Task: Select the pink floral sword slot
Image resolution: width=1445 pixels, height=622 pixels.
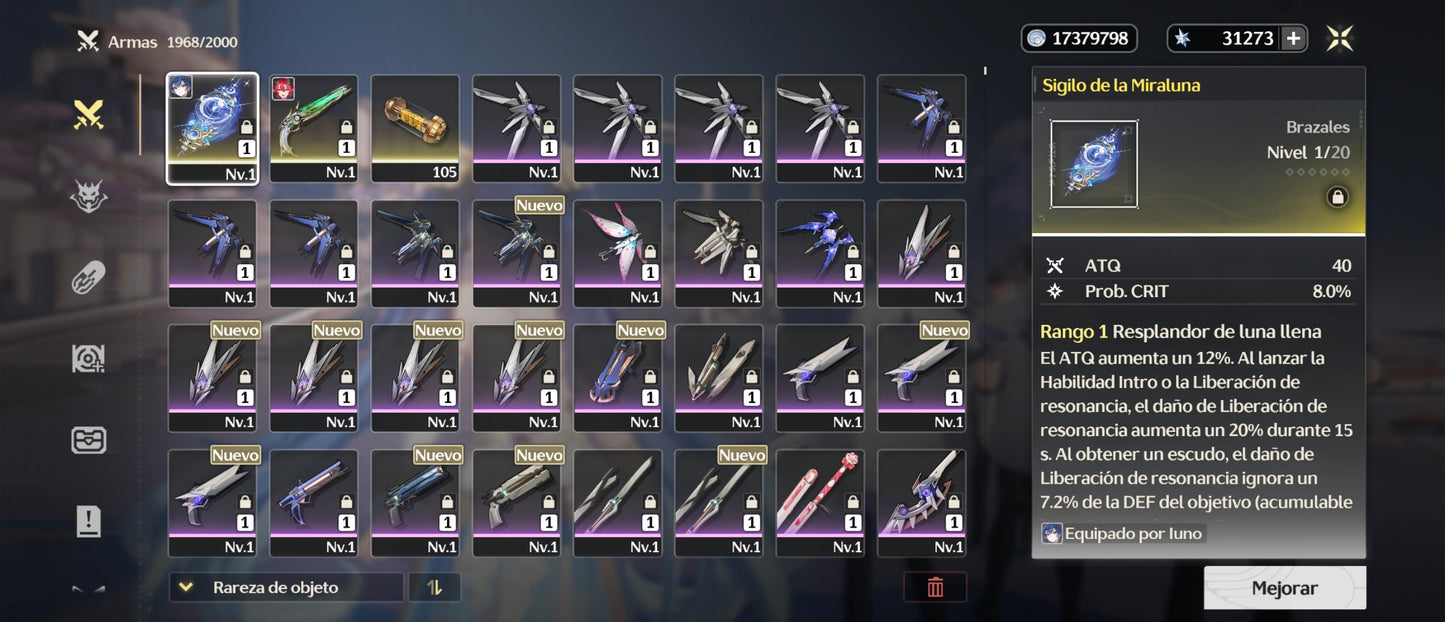Action: click(x=820, y=503)
